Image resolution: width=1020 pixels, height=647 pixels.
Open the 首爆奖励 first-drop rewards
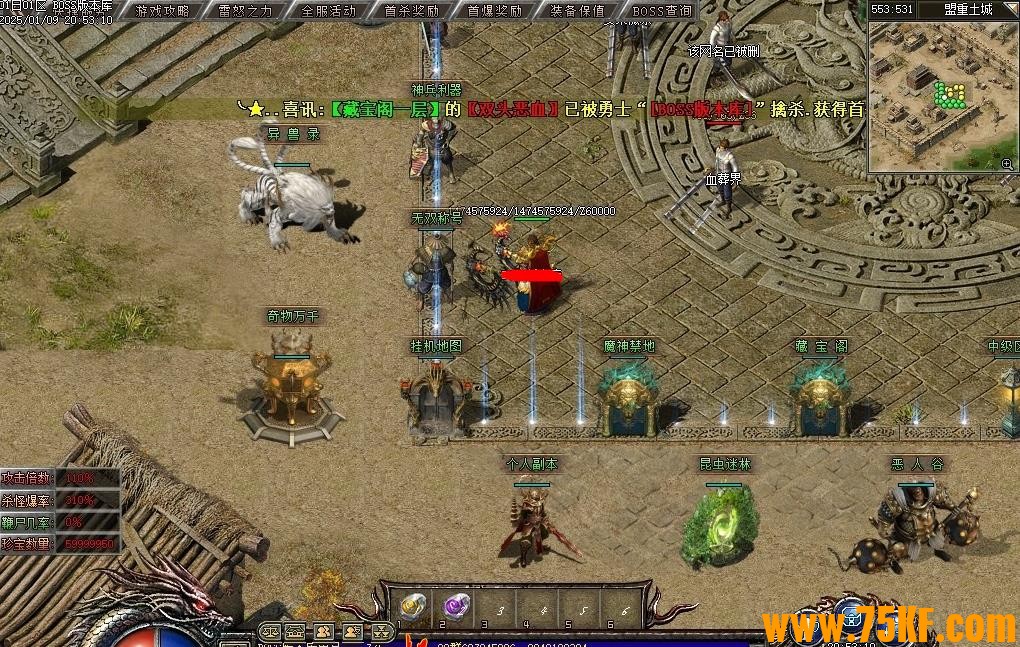click(495, 11)
